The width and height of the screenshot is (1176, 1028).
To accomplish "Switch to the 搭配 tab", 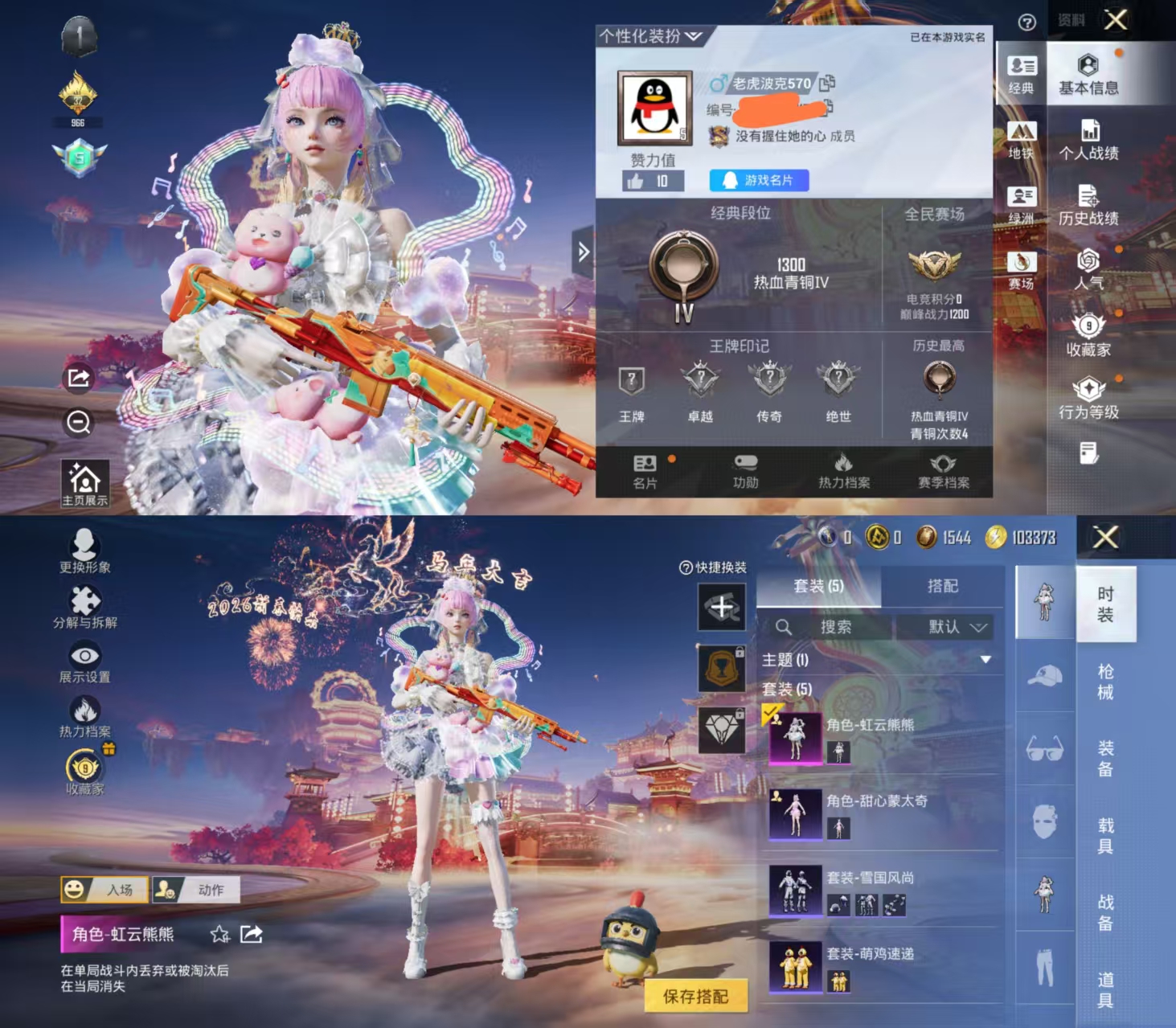I will tap(944, 587).
